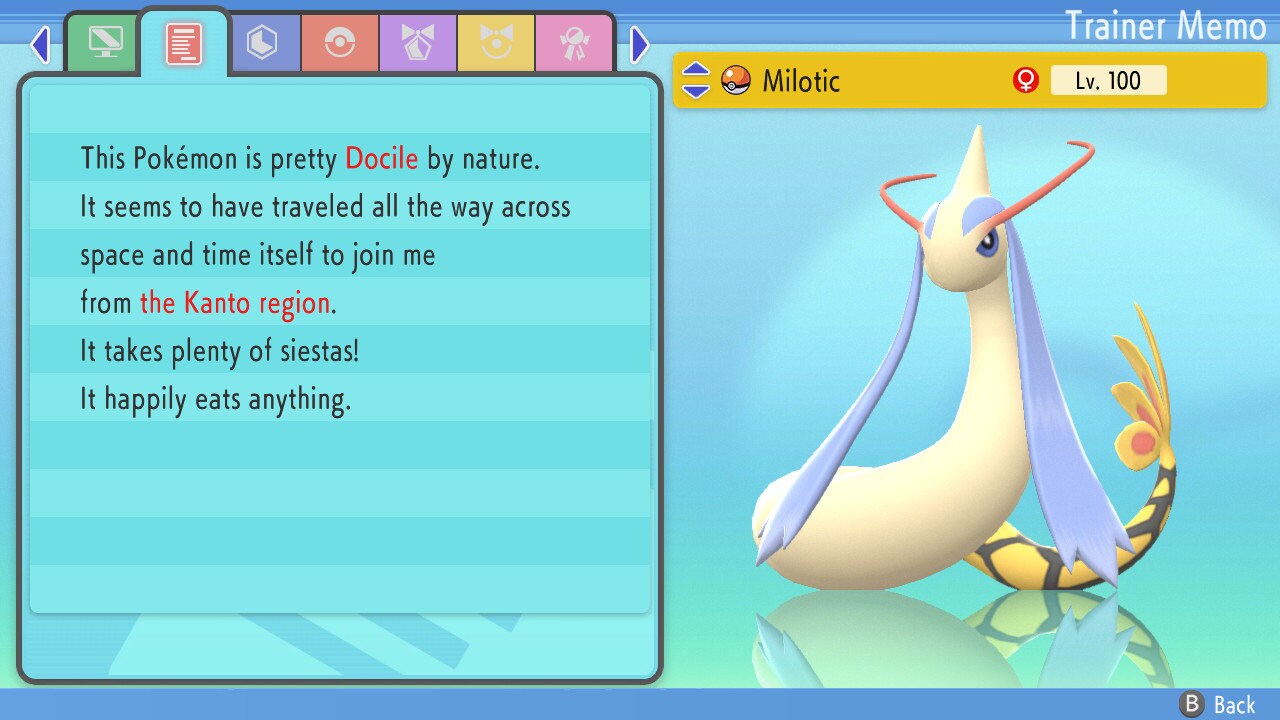Cycle Pokémon with the up-down arrows by Milotic
The width and height of the screenshot is (1280, 720).
[696, 81]
